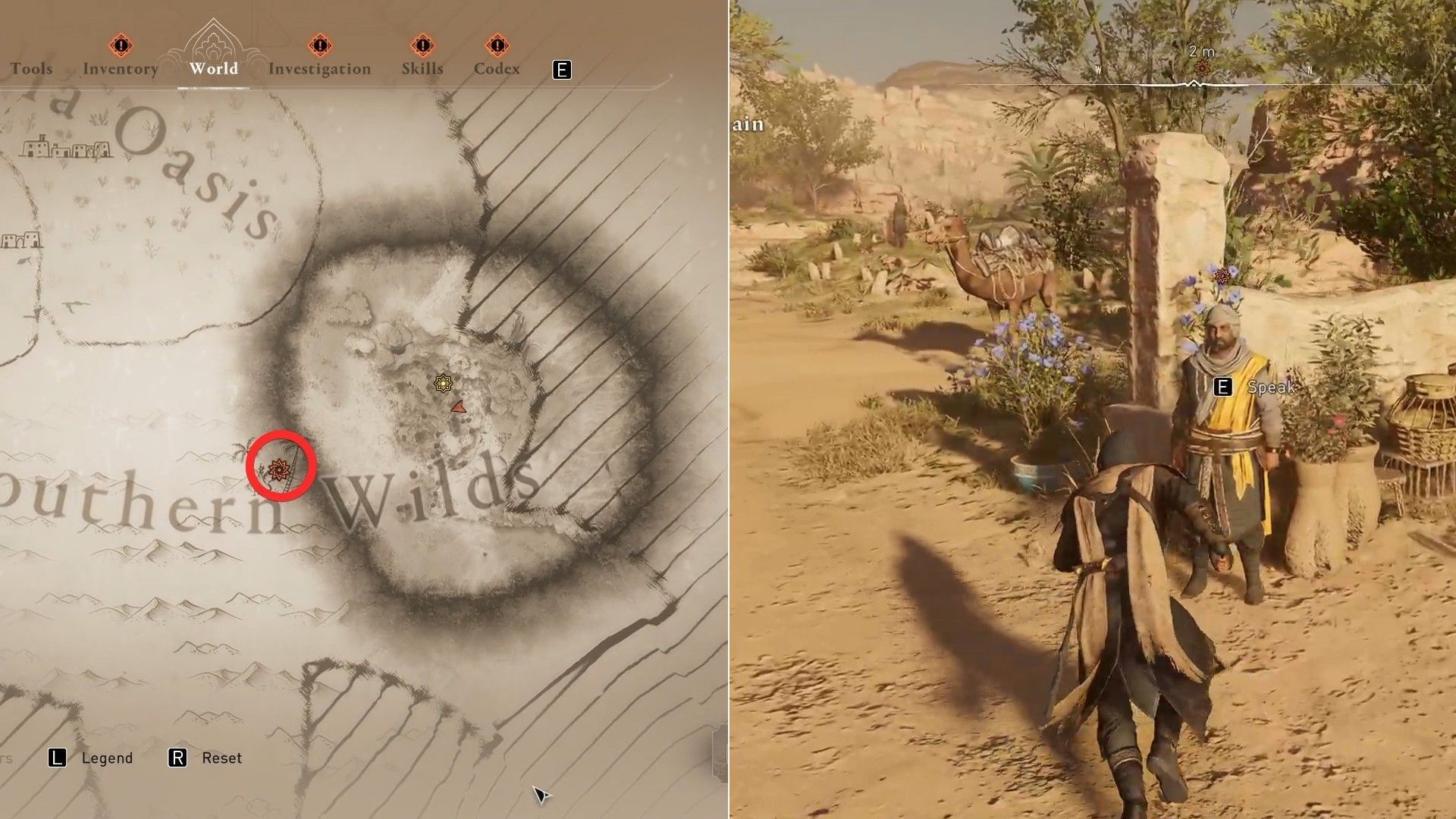This screenshot has width=1456, height=819.
Task: Click the notification icon above Skills
Action: tap(422, 45)
